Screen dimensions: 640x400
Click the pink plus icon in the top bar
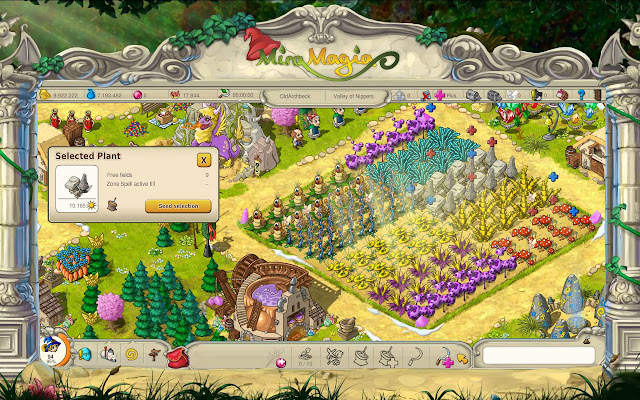click(440, 96)
